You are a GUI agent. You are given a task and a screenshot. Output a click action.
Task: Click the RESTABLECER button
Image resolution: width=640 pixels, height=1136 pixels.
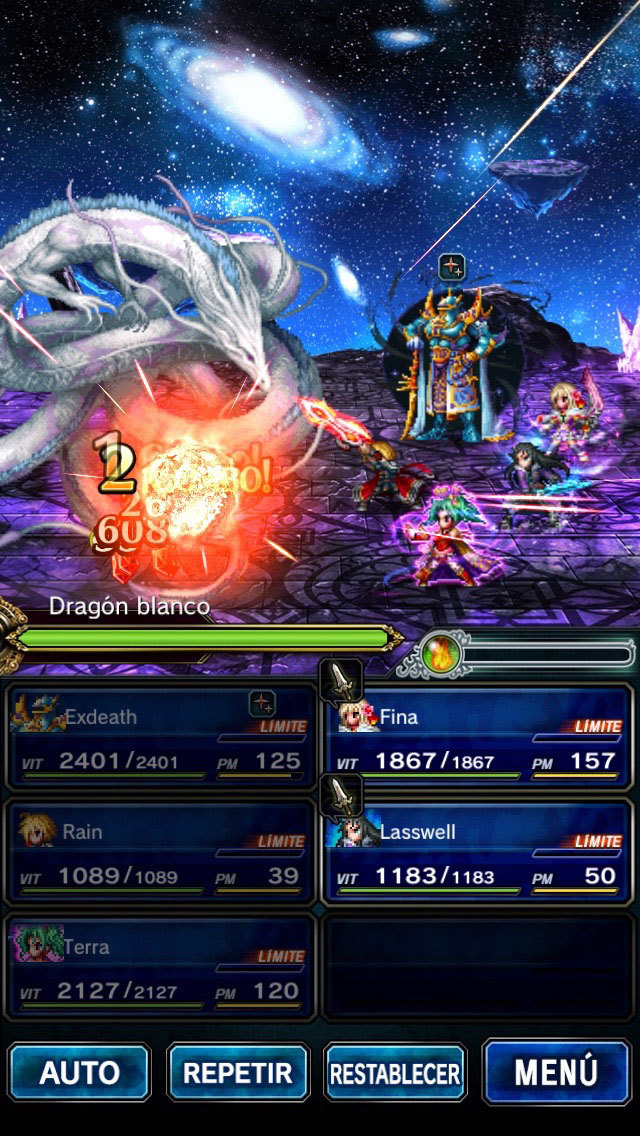pos(395,1073)
